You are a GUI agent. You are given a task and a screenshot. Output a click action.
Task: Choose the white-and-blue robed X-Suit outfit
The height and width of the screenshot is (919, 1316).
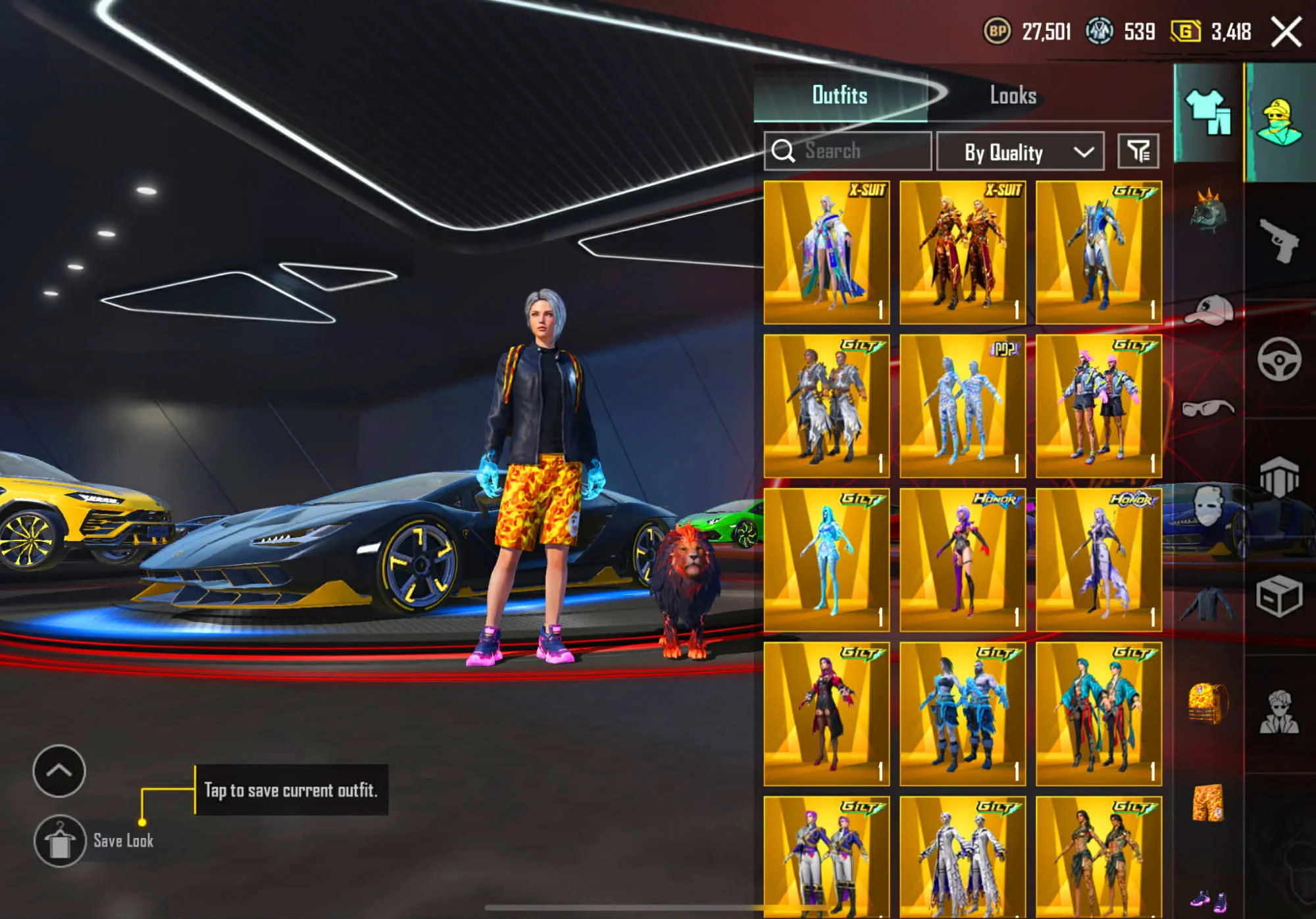tap(826, 253)
